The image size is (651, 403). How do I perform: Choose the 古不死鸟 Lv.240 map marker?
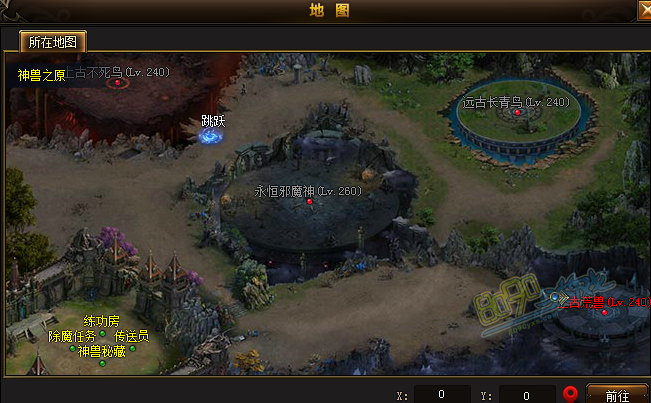[x=118, y=82]
